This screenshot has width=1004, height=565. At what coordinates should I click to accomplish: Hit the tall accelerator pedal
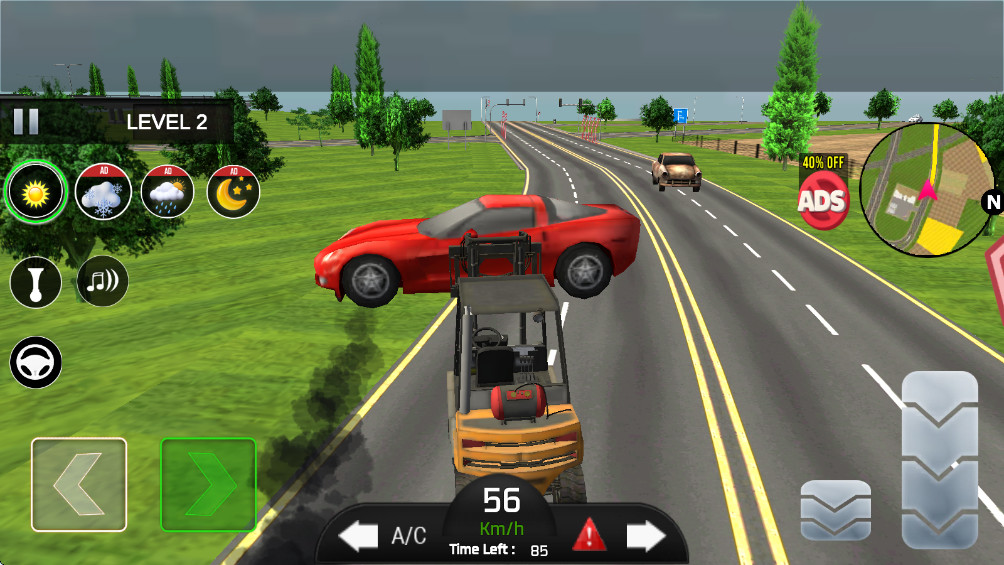[939, 460]
